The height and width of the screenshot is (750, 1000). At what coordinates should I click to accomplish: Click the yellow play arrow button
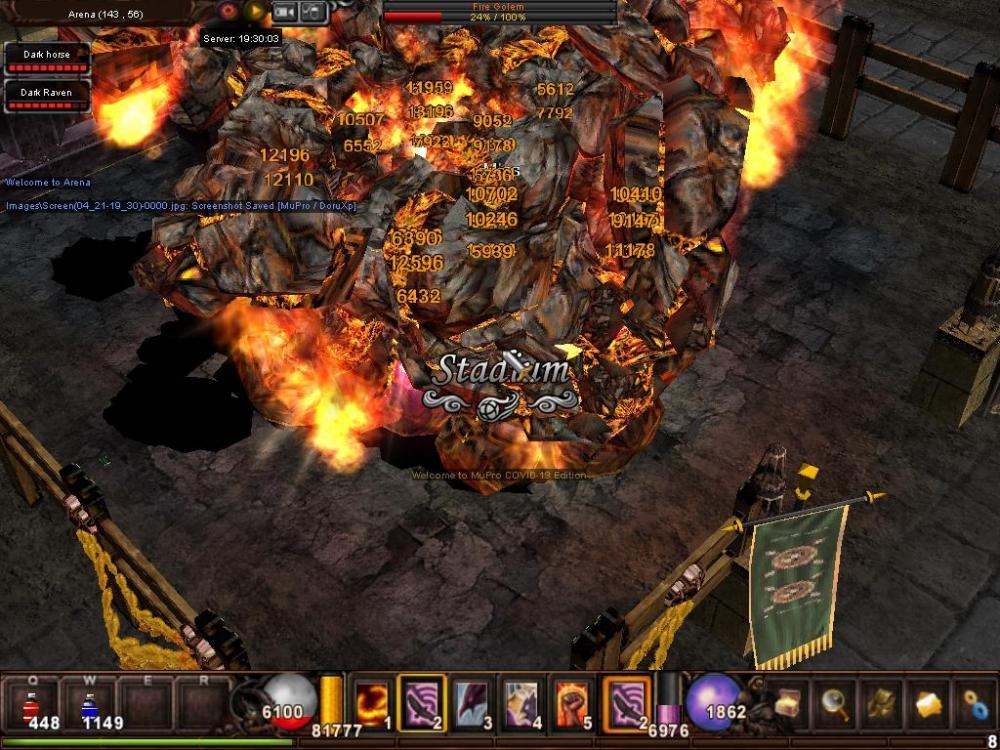pyautogui.click(x=257, y=11)
